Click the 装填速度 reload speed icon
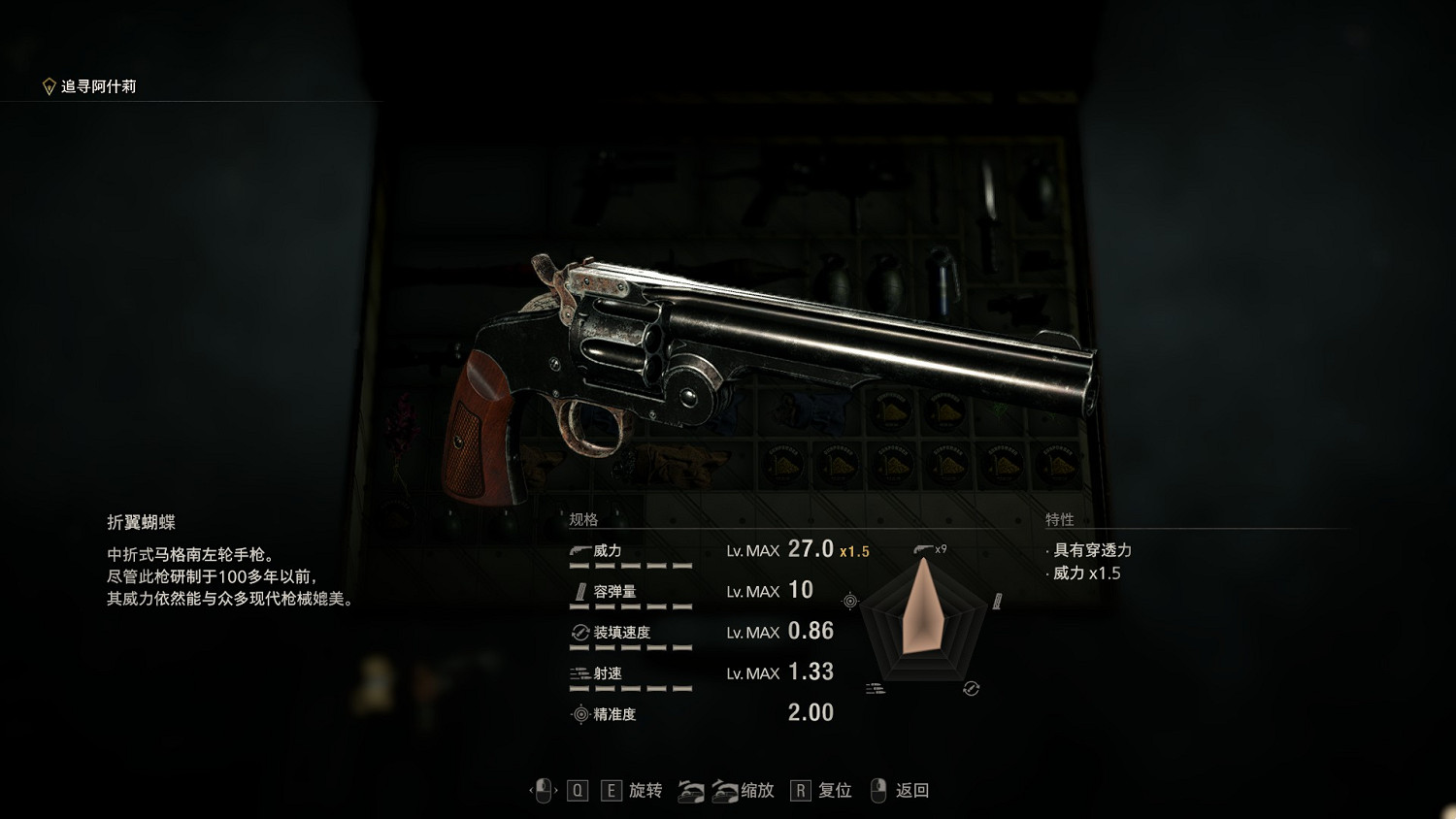The height and width of the screenshot is (819, 1456). (579, 632)
